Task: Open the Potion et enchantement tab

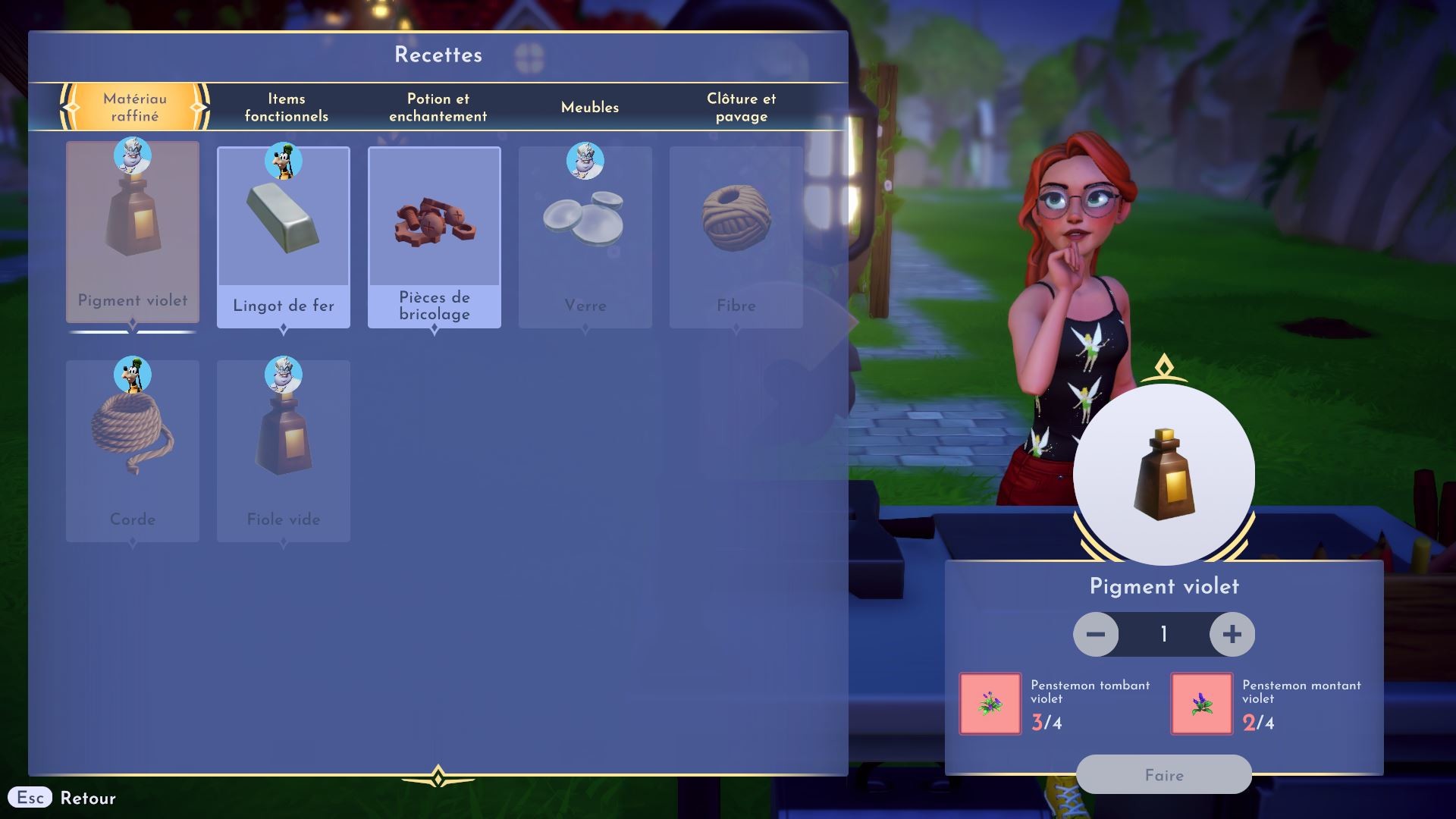Action: click(x=437, y=106)
